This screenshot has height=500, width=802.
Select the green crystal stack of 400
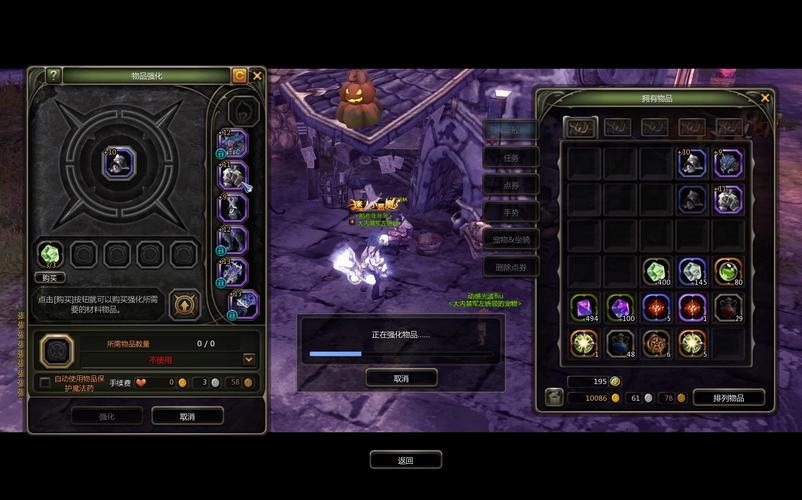[656, 273]
